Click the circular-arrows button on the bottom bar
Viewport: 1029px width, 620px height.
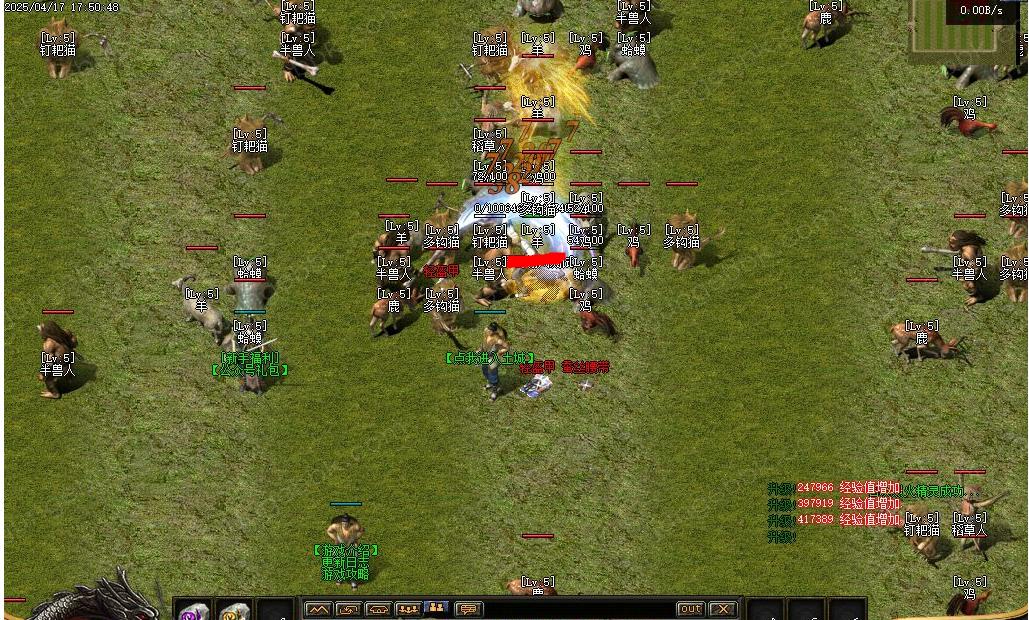pyautogui.click(x=348, y=609)
